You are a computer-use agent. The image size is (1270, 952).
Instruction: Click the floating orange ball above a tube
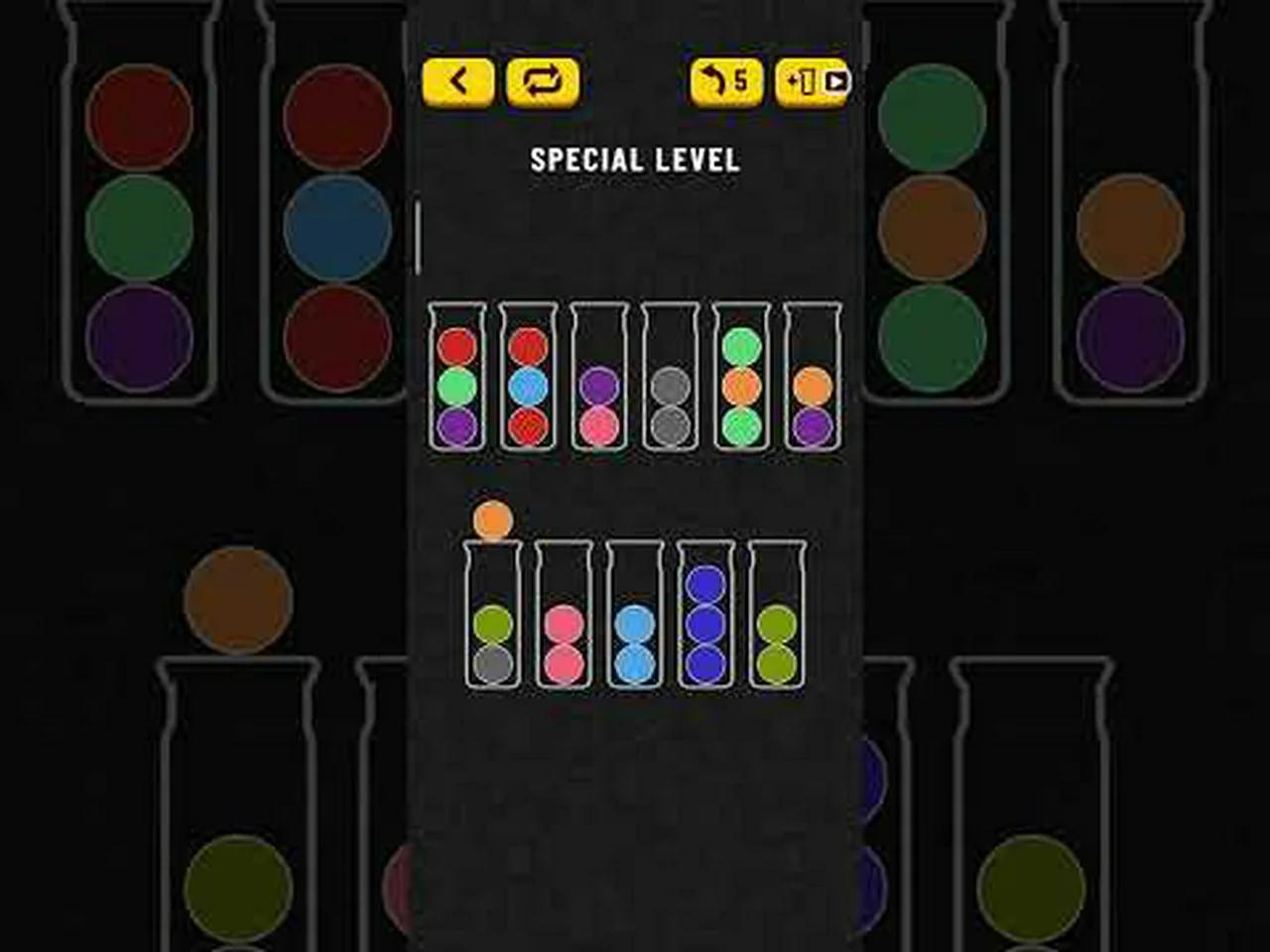pos(491,519)
